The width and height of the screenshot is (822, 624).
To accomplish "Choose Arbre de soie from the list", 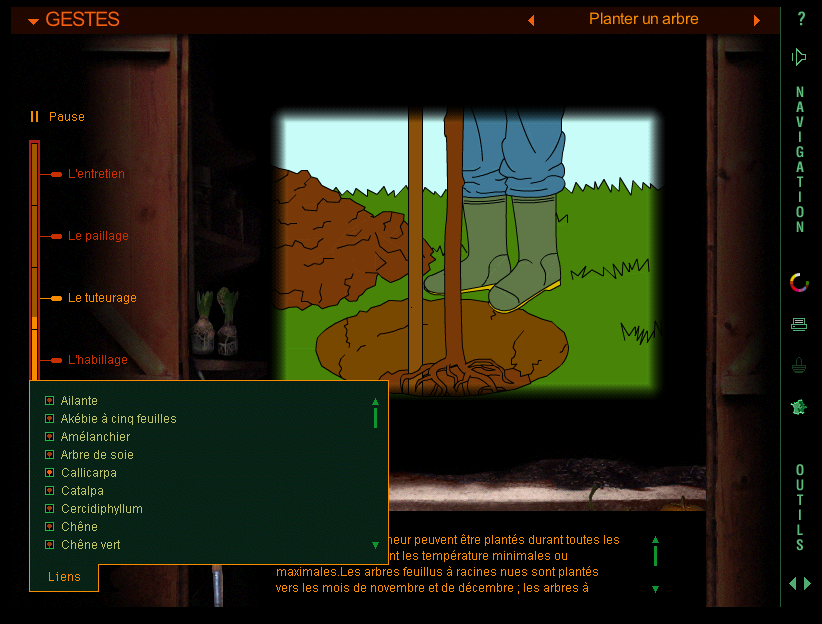I will (x=96, y=455).
